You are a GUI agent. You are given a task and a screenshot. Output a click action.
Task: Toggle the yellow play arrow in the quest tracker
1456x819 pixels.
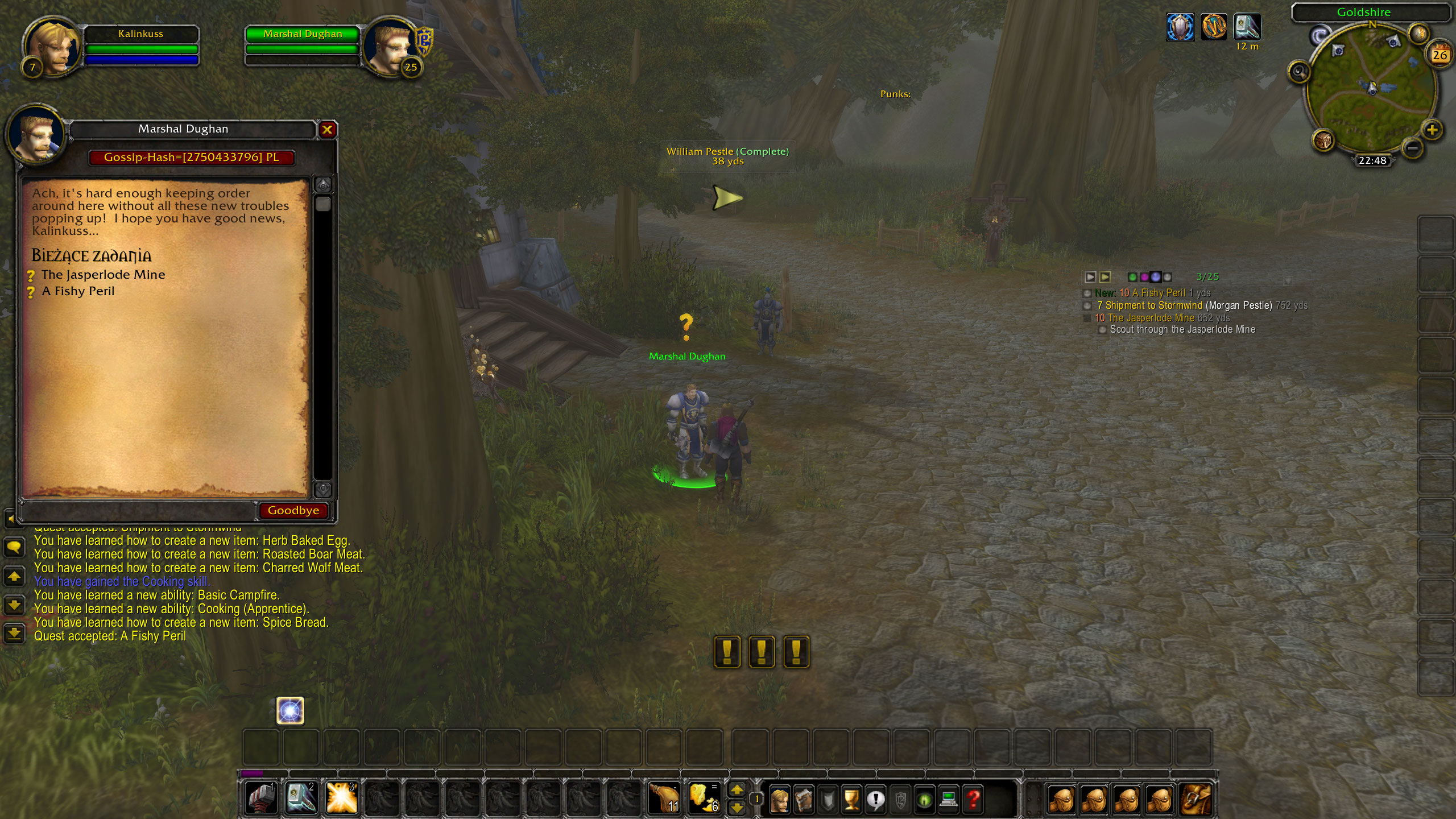pos(1105,277)
